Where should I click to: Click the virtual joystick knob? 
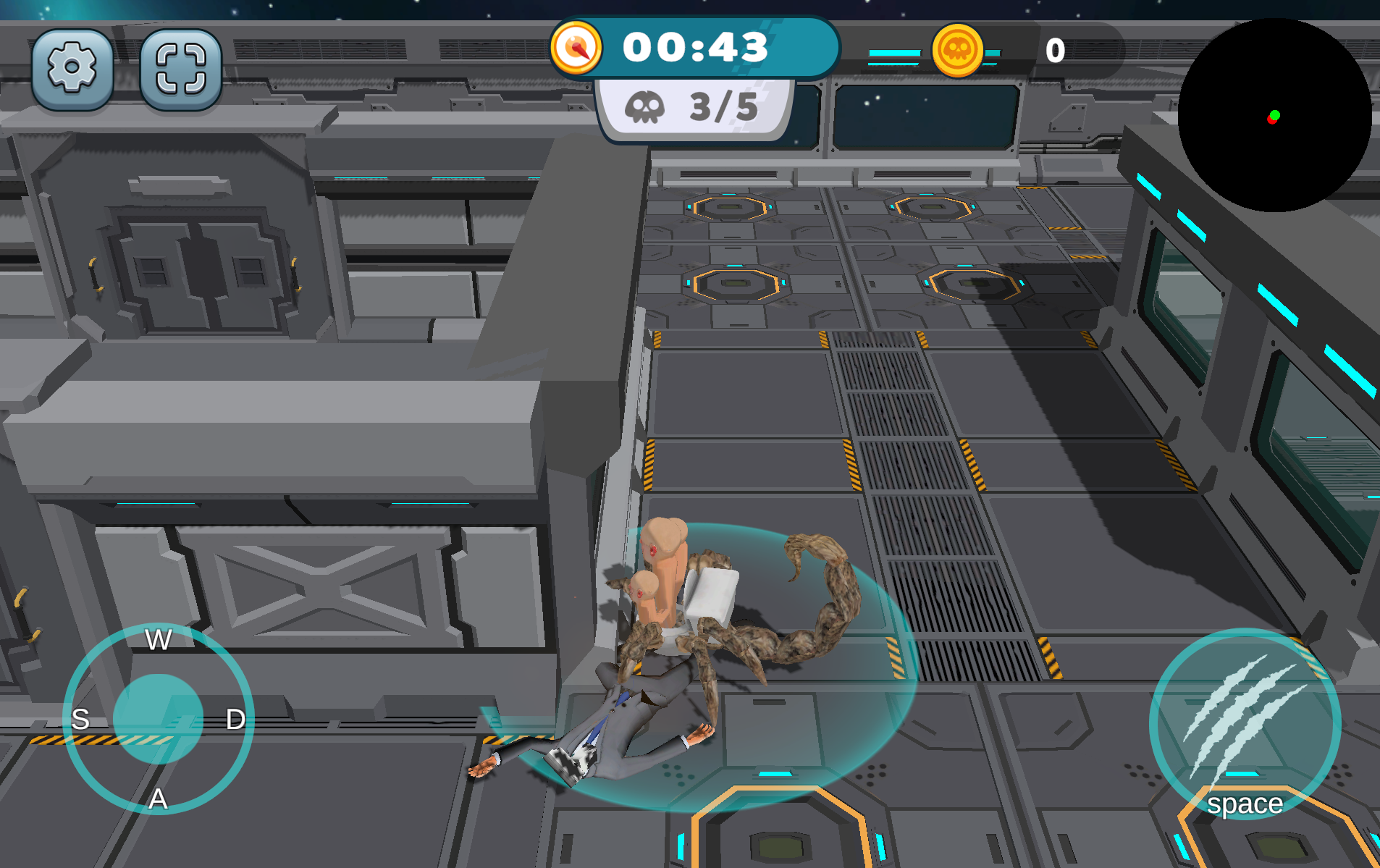[158, 719]
